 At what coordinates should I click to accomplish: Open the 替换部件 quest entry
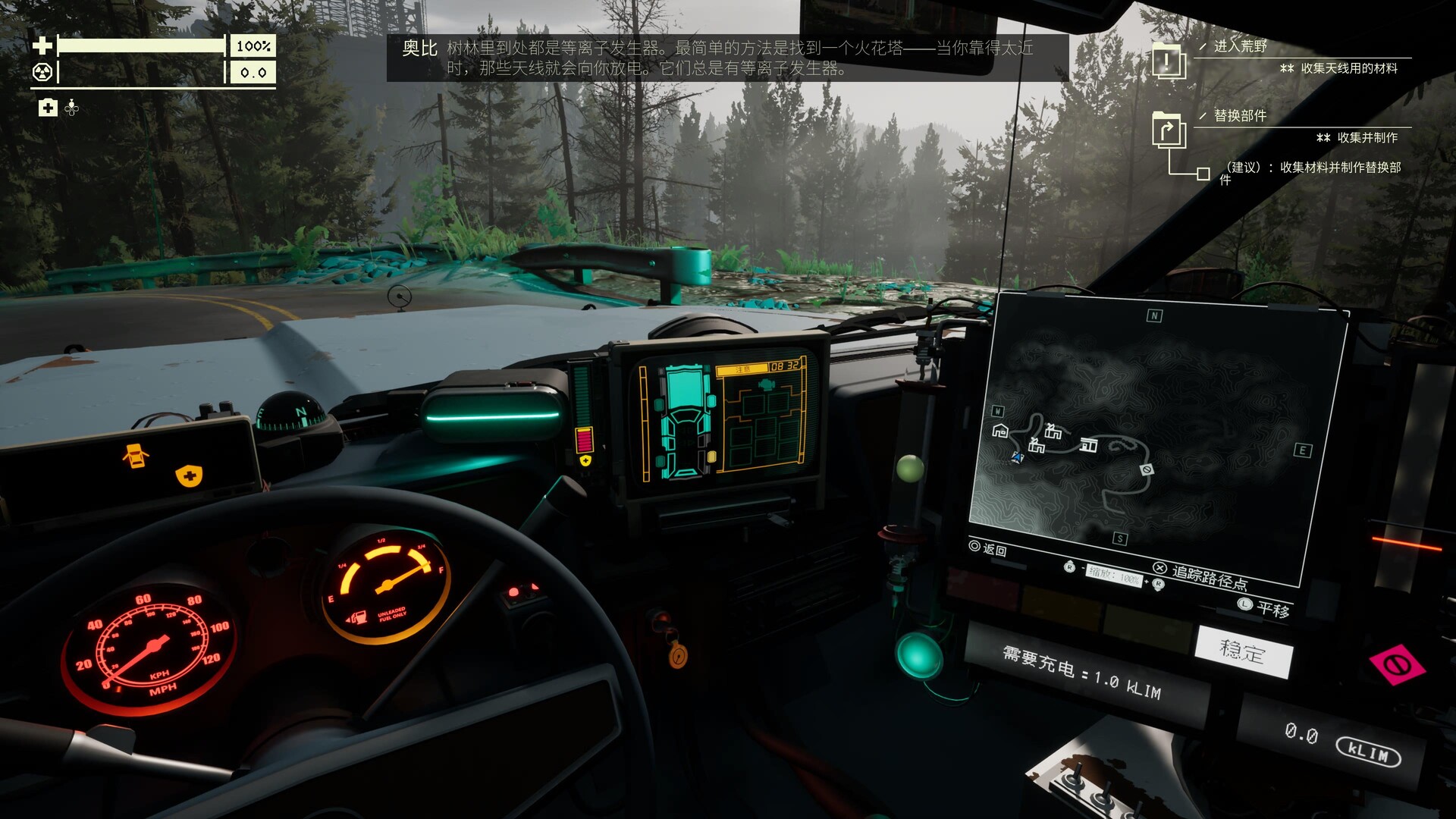pyautogui.click(x=1240, y=116)
